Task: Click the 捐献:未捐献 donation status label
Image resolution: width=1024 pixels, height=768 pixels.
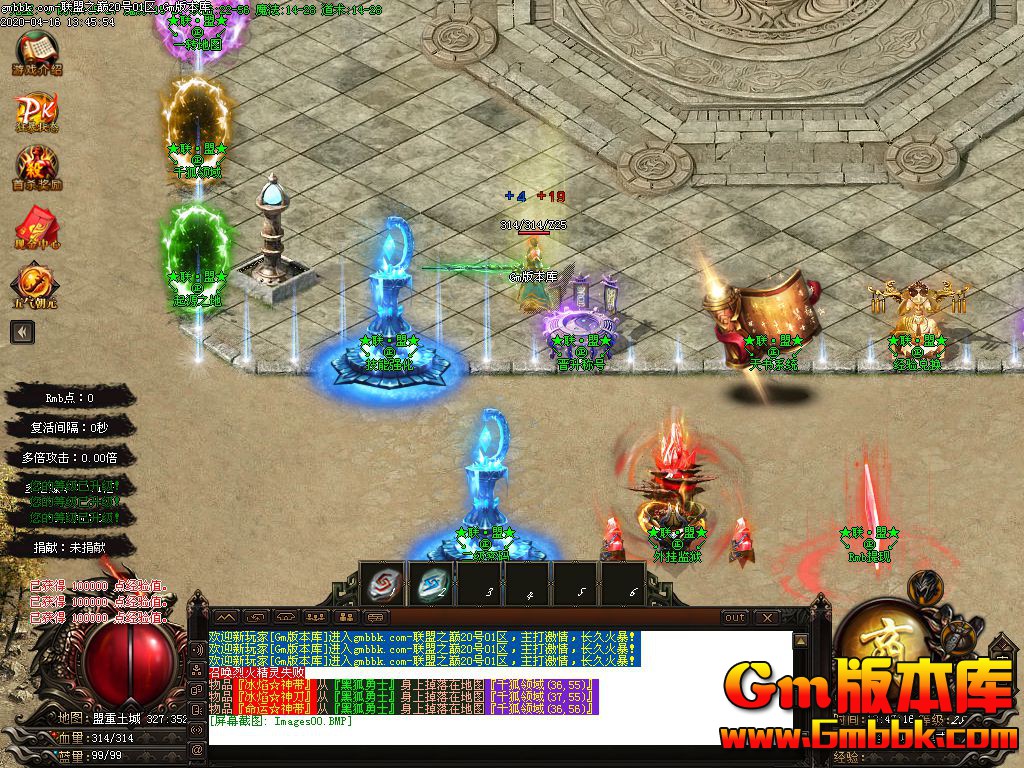Action: [70, 547]
